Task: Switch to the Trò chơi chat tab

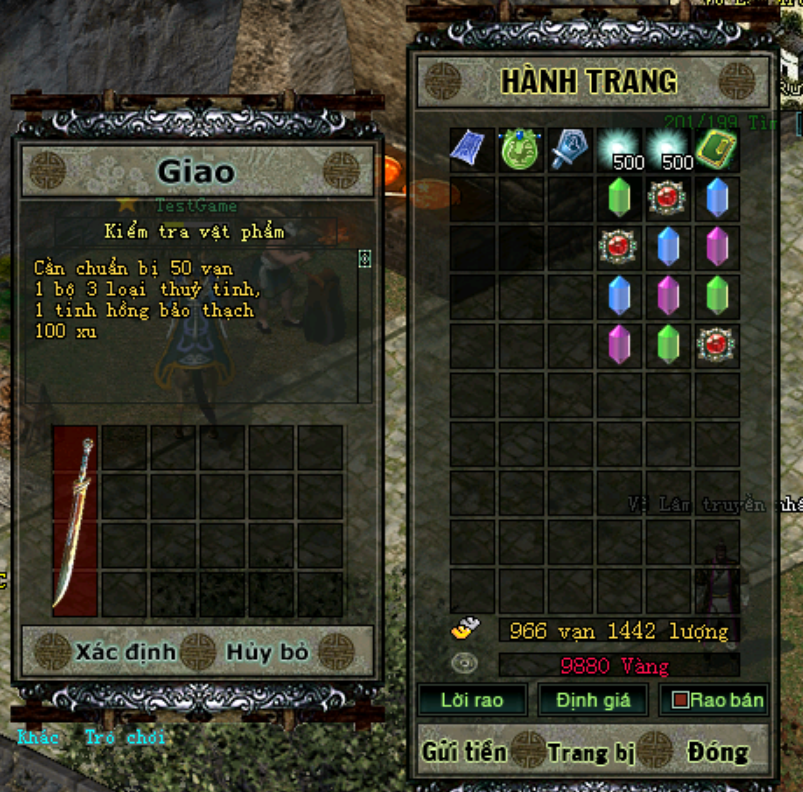Action: [126, 738]
